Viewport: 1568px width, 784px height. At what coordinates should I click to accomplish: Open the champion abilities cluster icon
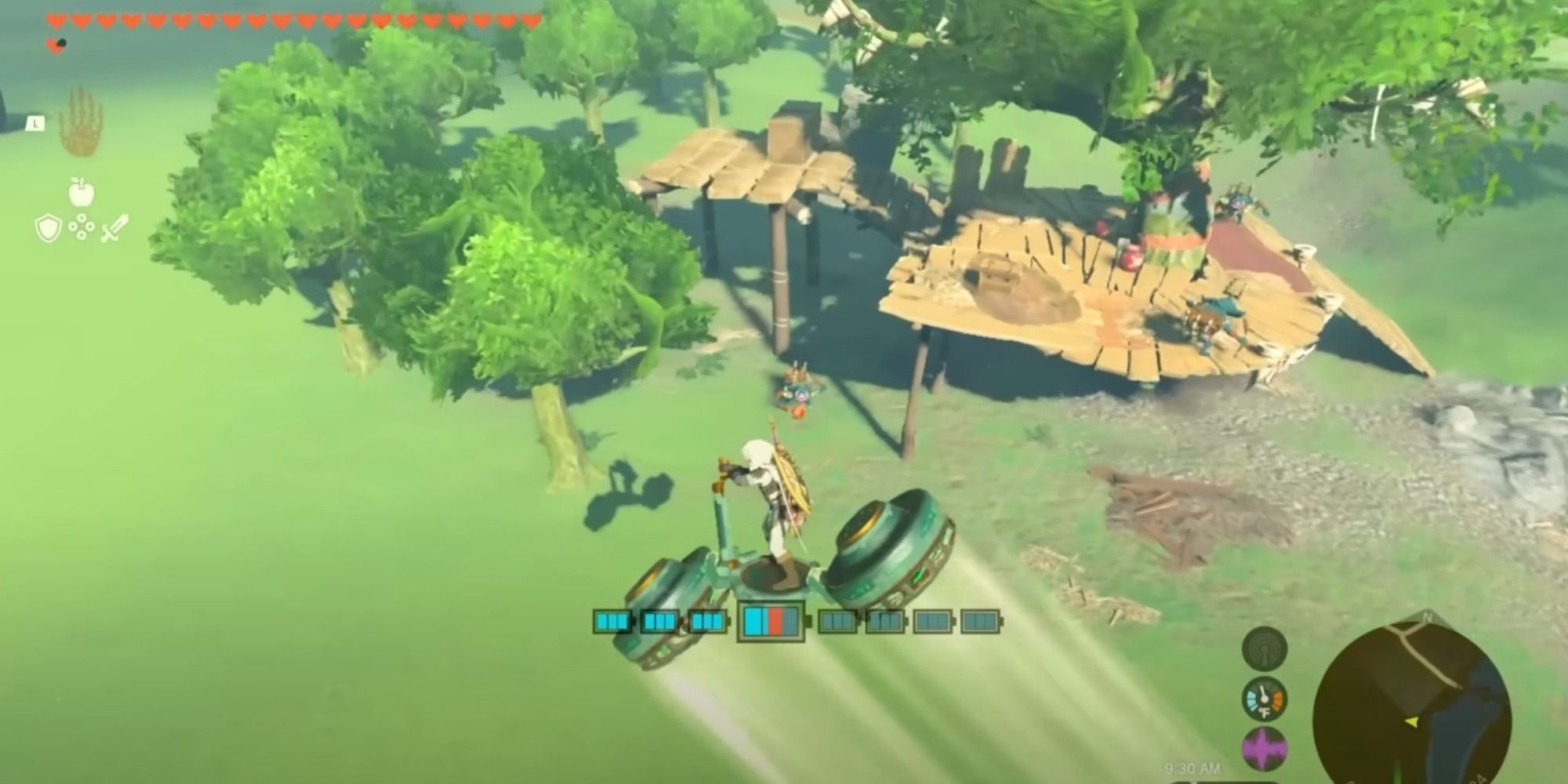82,227
